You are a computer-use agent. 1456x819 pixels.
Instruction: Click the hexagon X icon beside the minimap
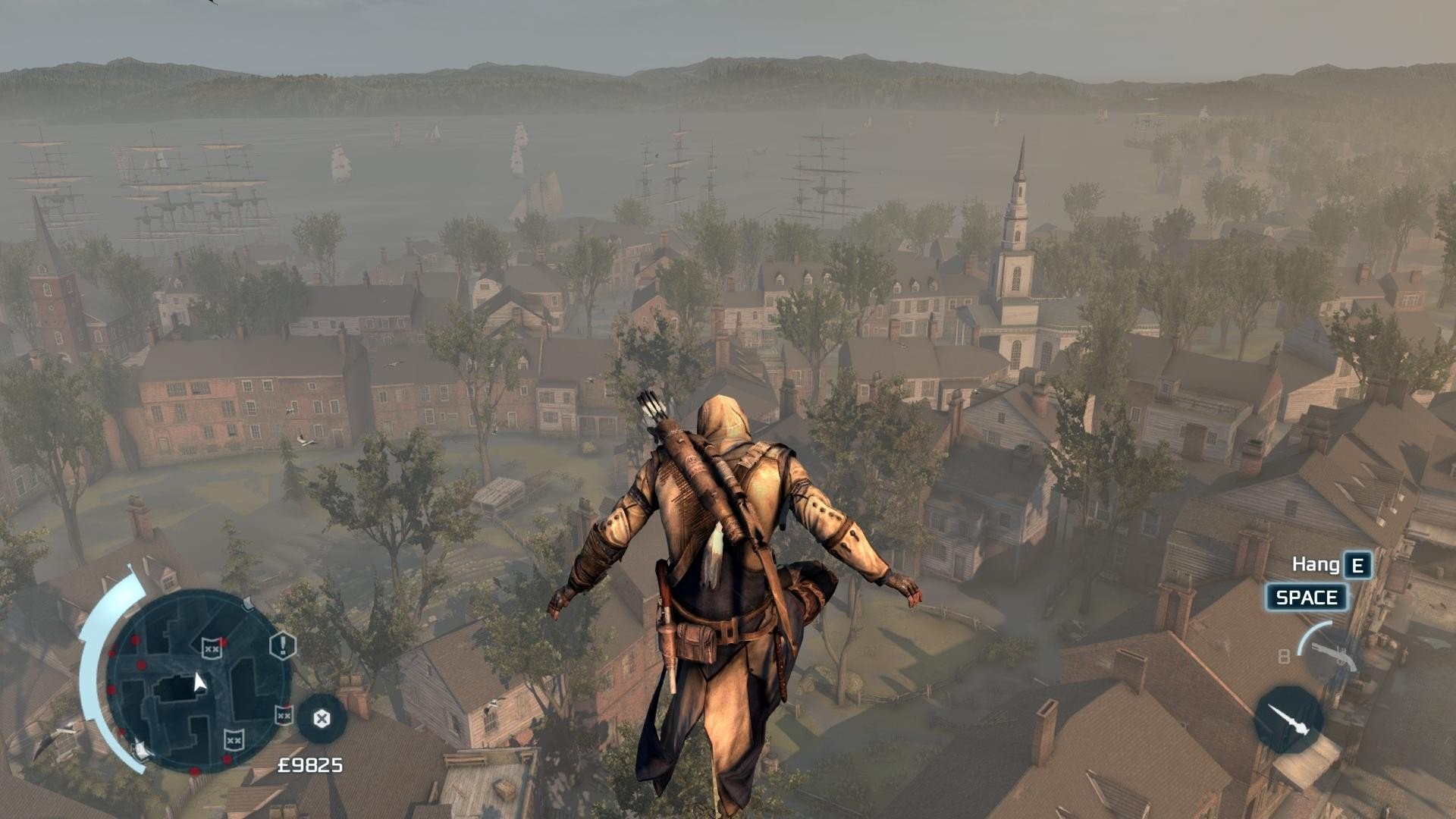(x=322, y=718)
